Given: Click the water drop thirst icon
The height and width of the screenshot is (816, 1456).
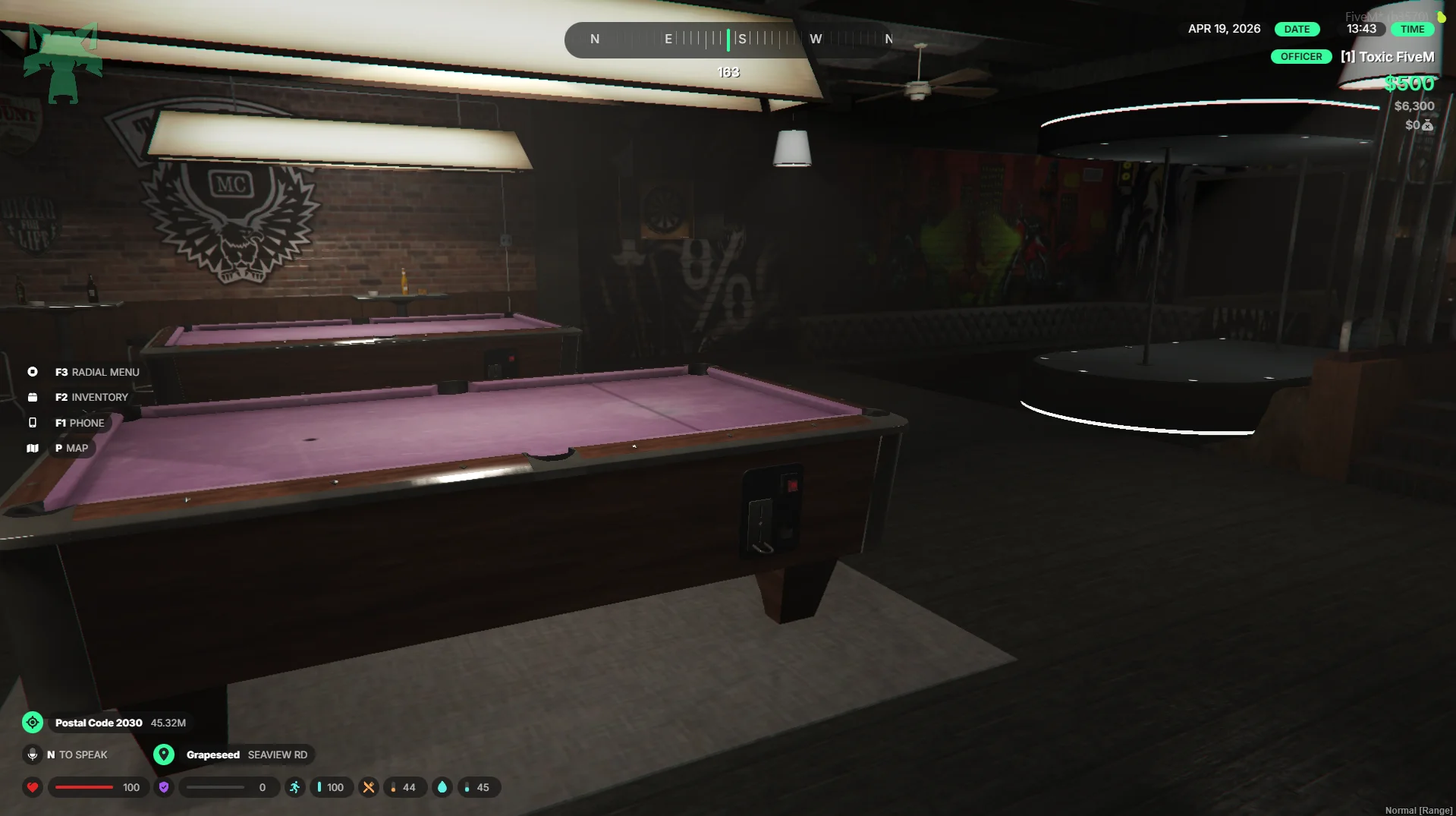Looking at the screenshot, I should (x=442, y=787).
